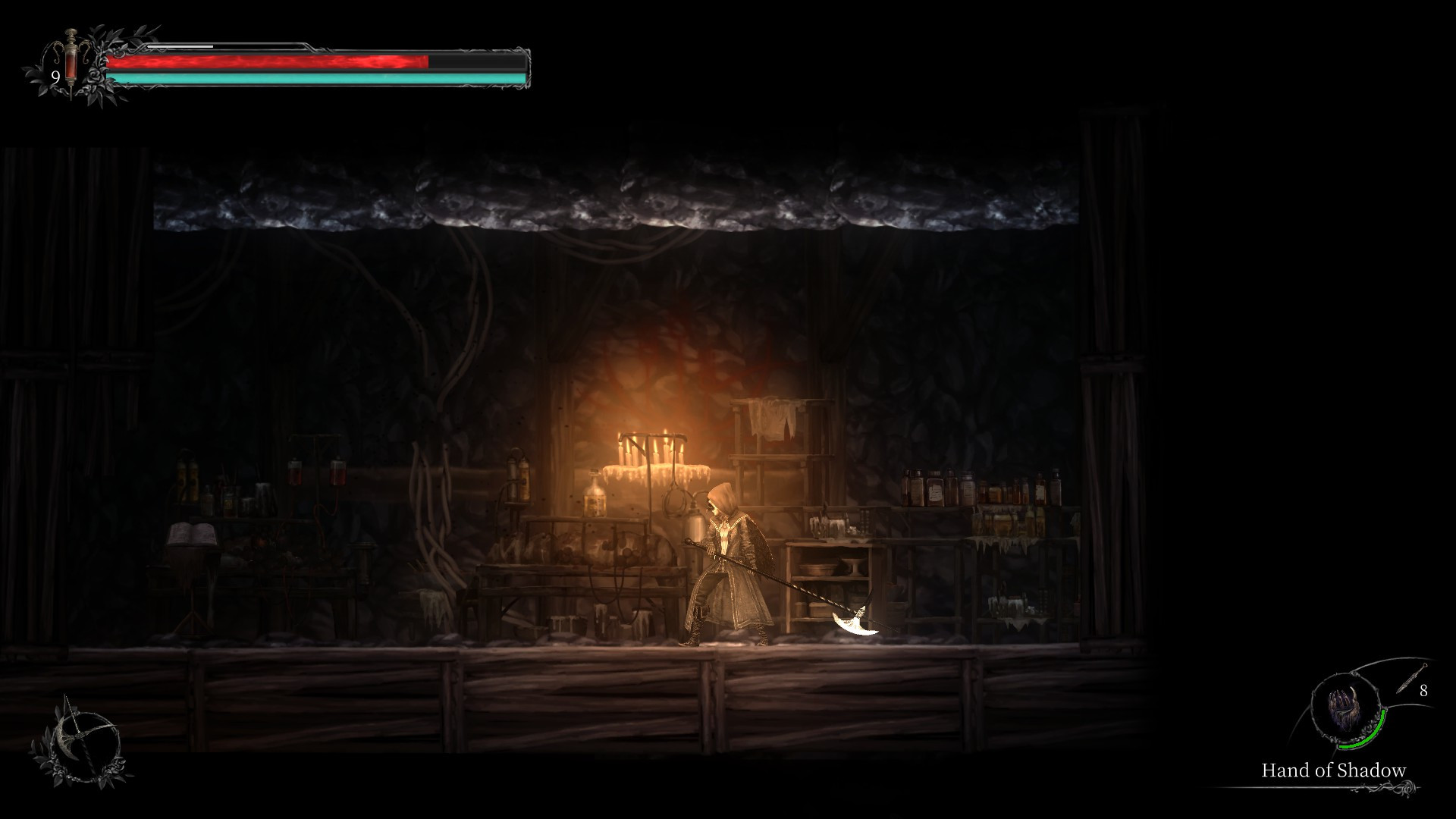Toggle the glowing lantern bottle on the bench
The width and height of the screenshot is (1456, 819).
point(595,497)
